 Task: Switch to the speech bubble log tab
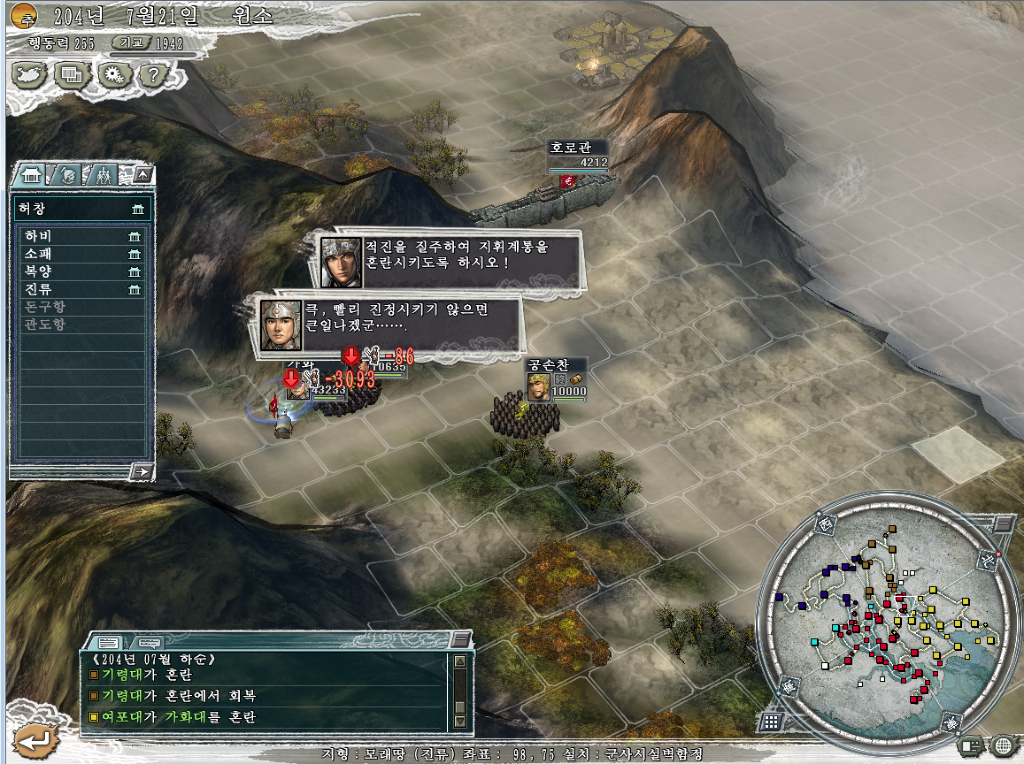point(148,641)
